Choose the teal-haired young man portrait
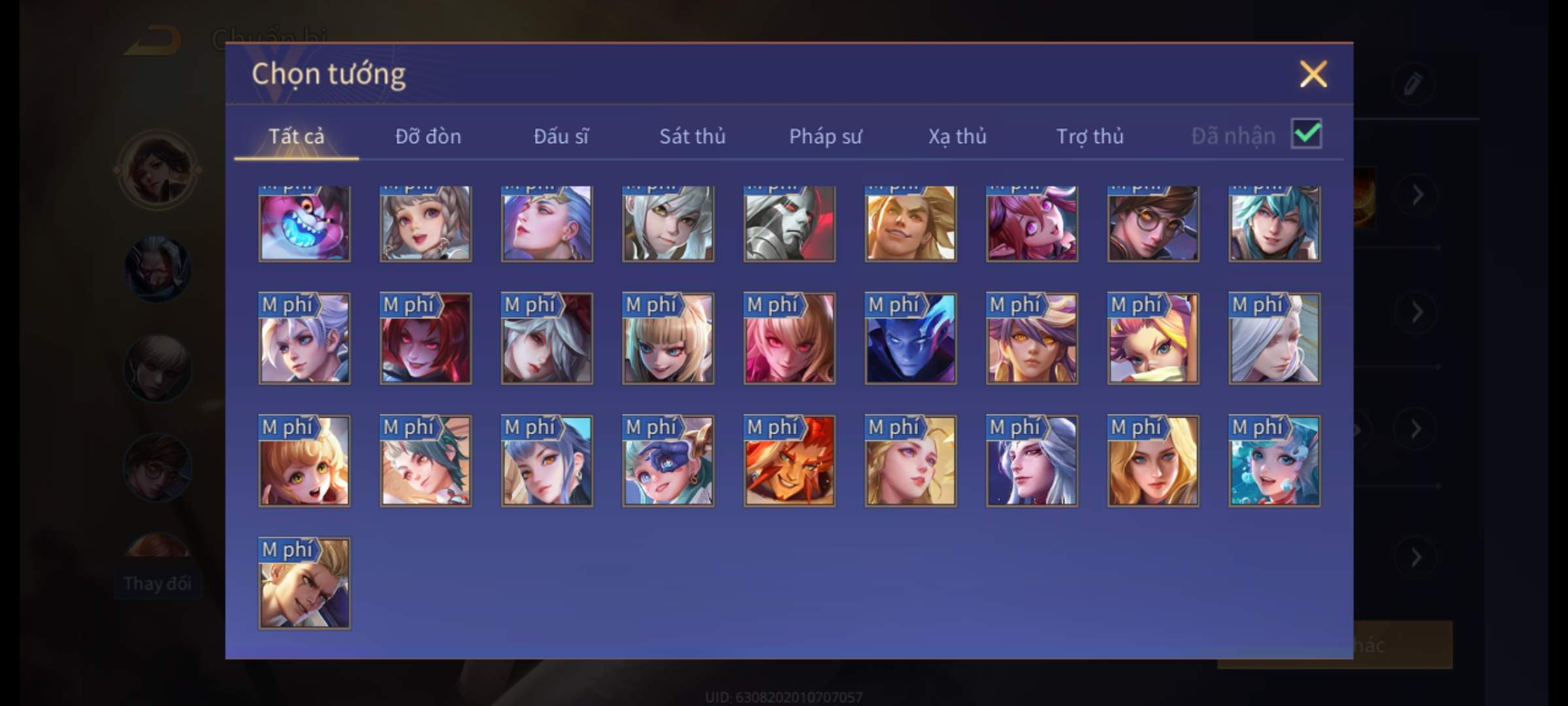This screenshot has height=706, width=1568. (x=1274, y=224)
